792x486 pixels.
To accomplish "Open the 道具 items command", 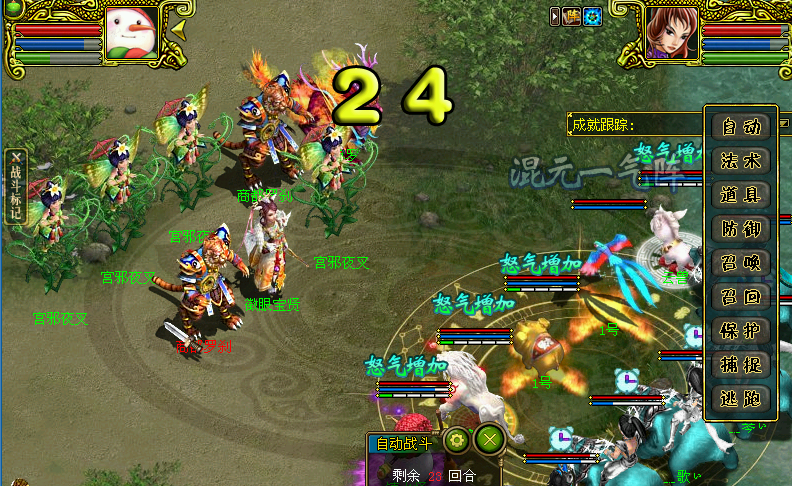I will click(x=741, y=195).
